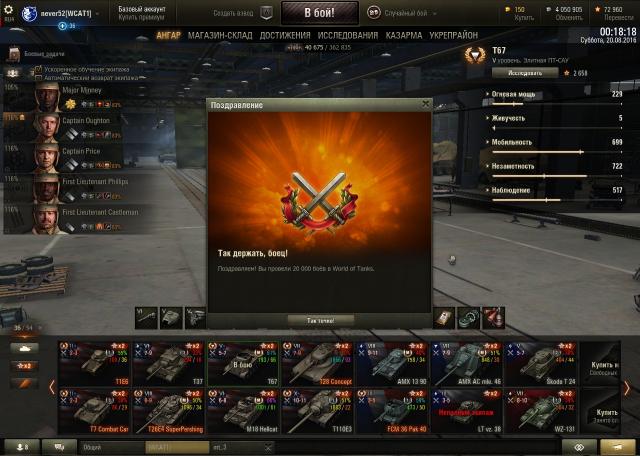Pick the M18 Hellcat from the carousel
The height and width of the screenshot is (456, 640).
coord(243,408)
